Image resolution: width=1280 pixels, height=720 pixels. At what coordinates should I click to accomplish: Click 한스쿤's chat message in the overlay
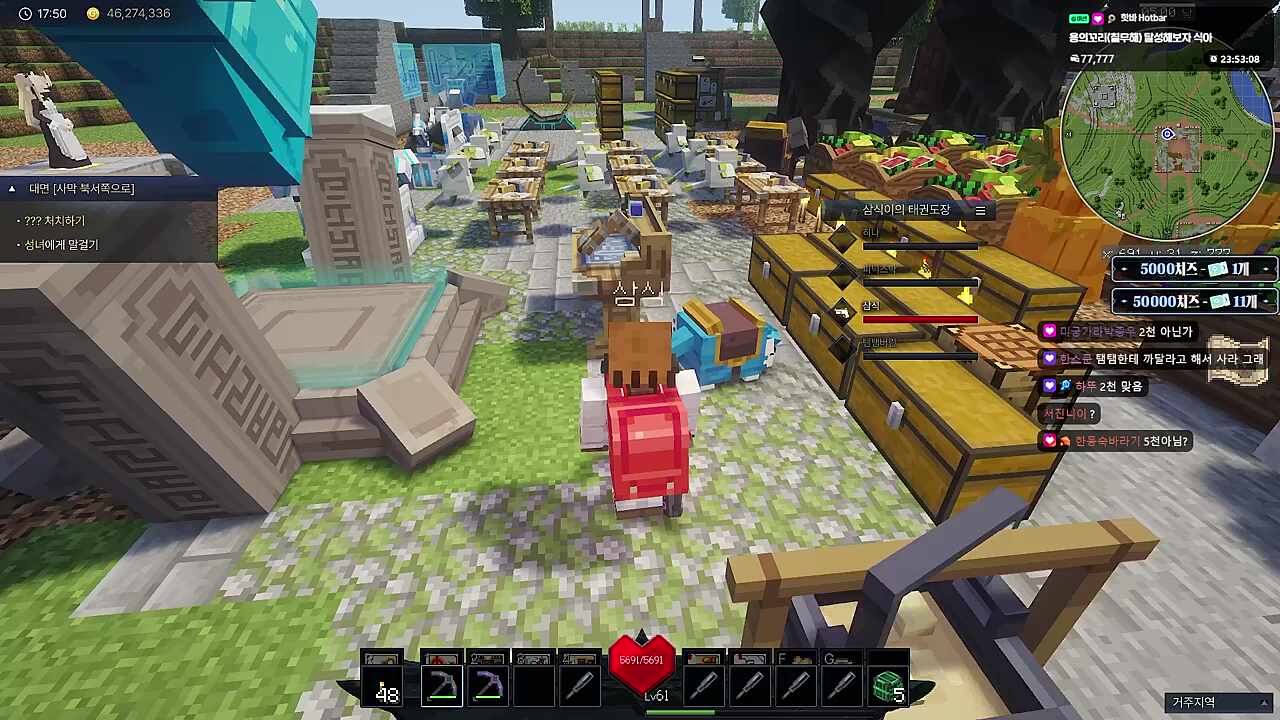coord(1152,358)
